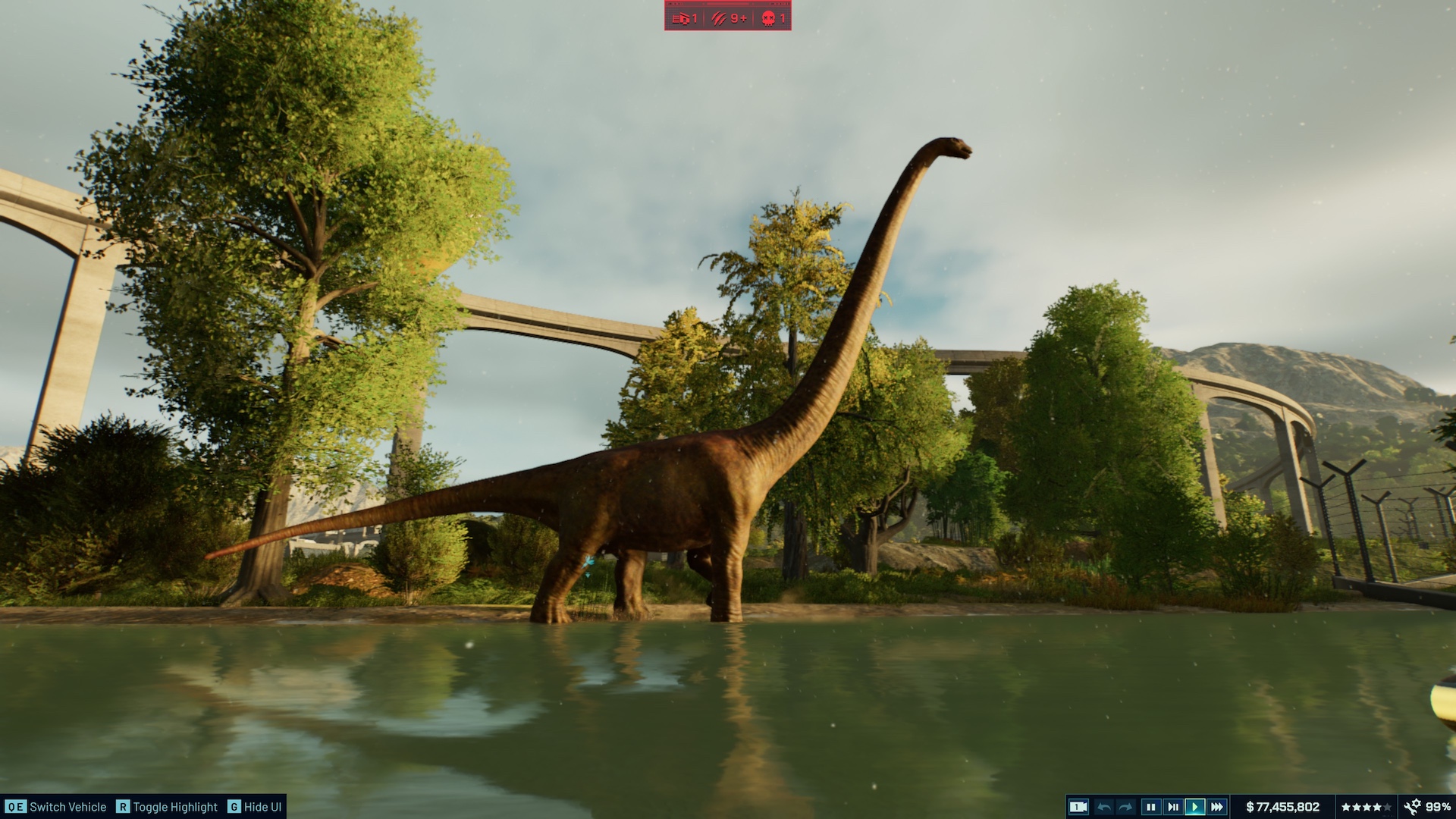Click the undo arrow icon
1456x819 pixels.
pyautogui.click(x=1103, y=806)
